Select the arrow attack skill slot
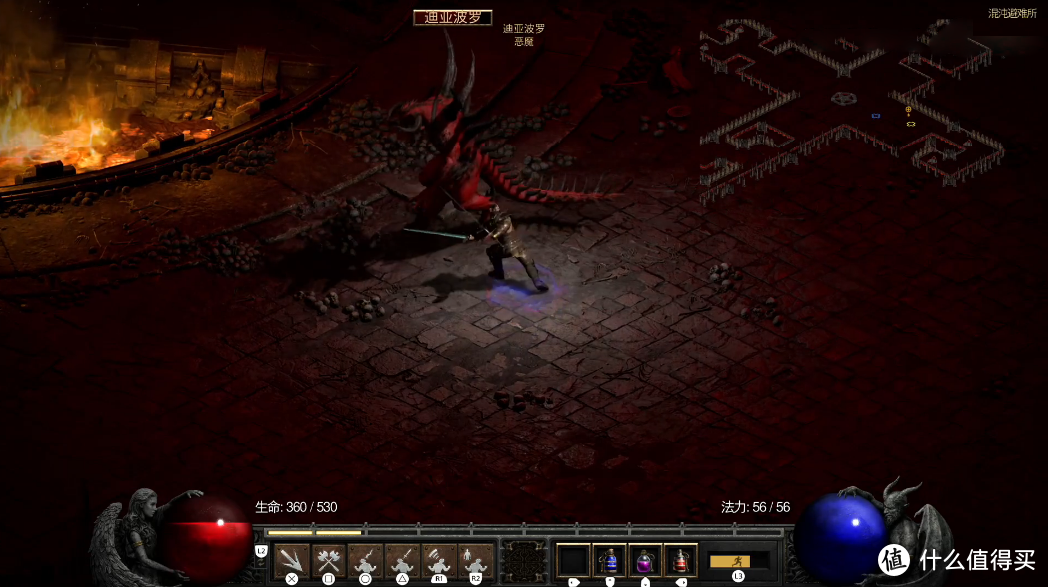 pyautogui.click(x=291, y=561)
